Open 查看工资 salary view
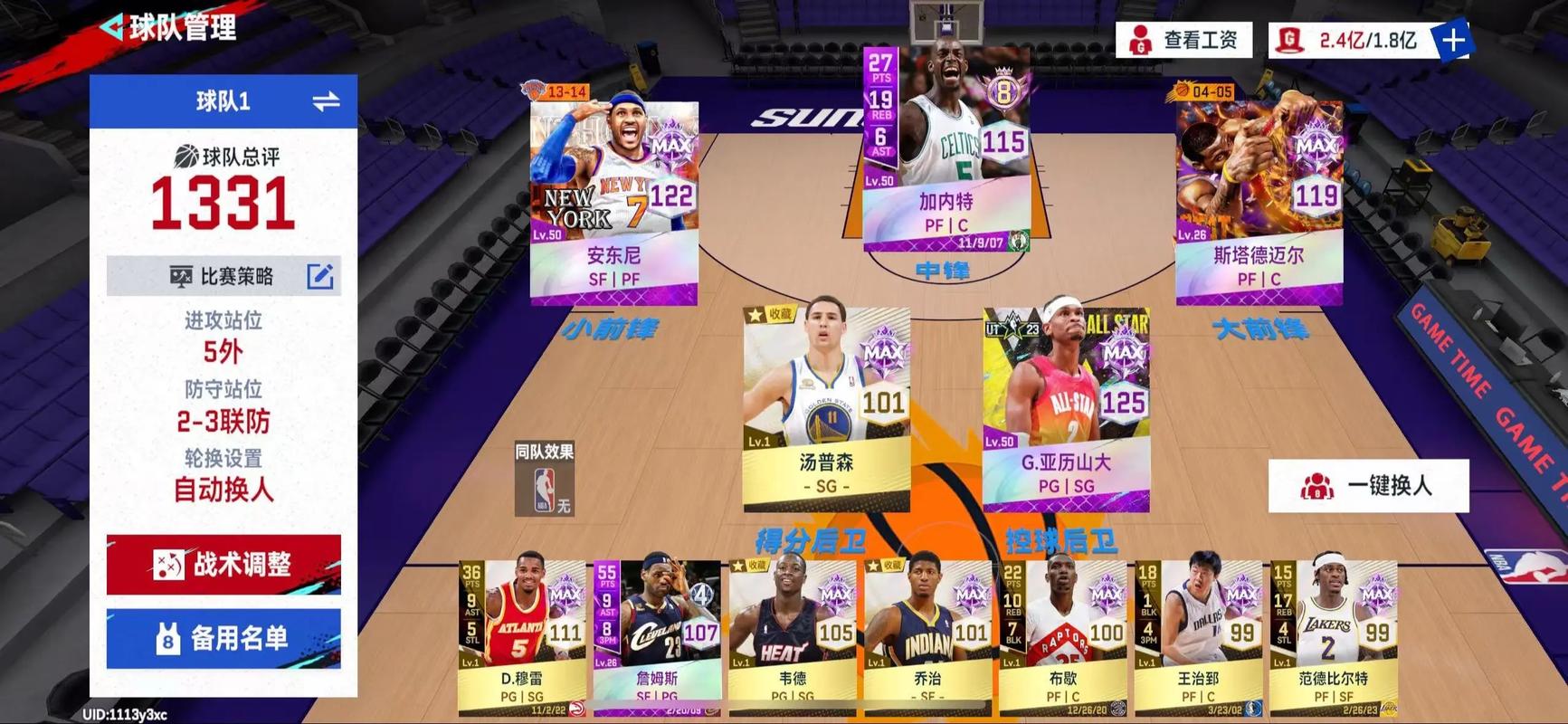 pyautogui.click(x=1184, y=40)
